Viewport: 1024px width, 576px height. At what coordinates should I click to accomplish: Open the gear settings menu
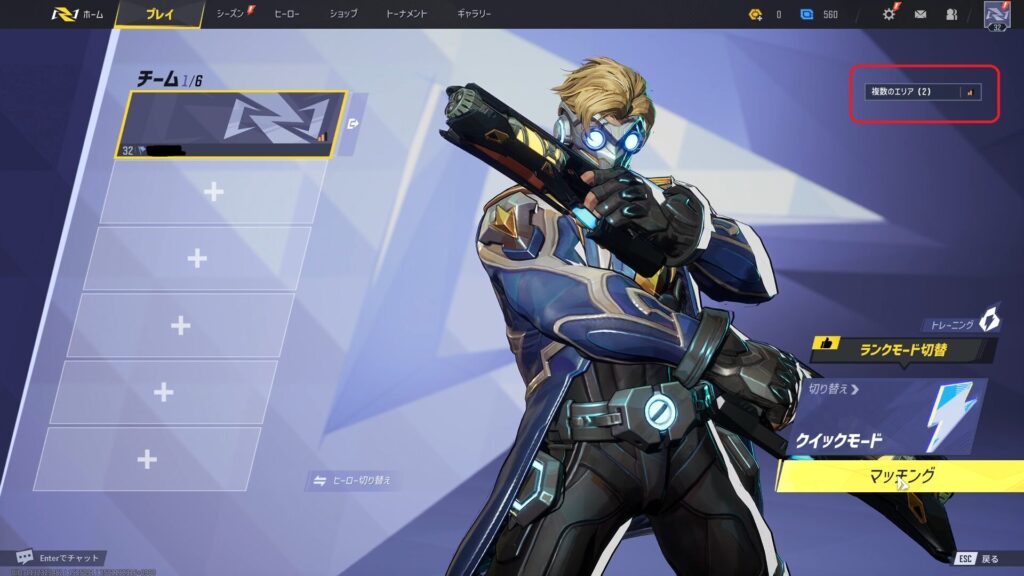888,14
